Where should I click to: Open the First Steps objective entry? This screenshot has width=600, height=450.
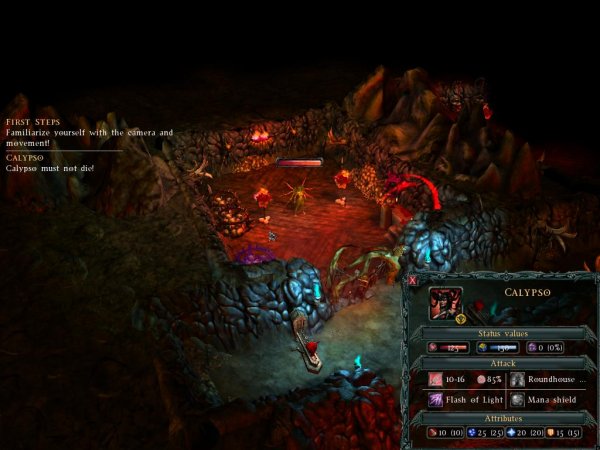click(x=31, y=123)
